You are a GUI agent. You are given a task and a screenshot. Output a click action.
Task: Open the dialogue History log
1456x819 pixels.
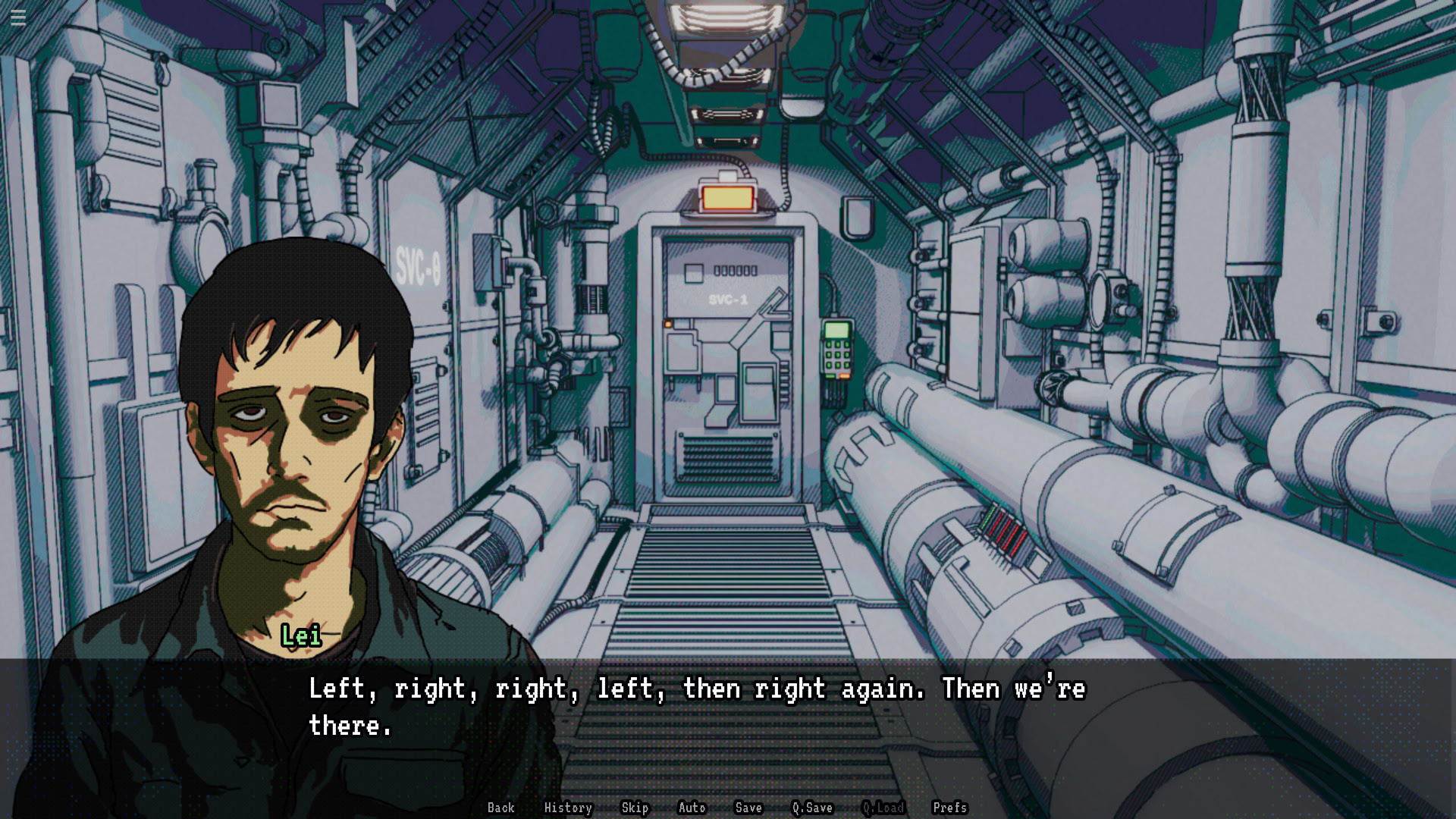(568, 808)
